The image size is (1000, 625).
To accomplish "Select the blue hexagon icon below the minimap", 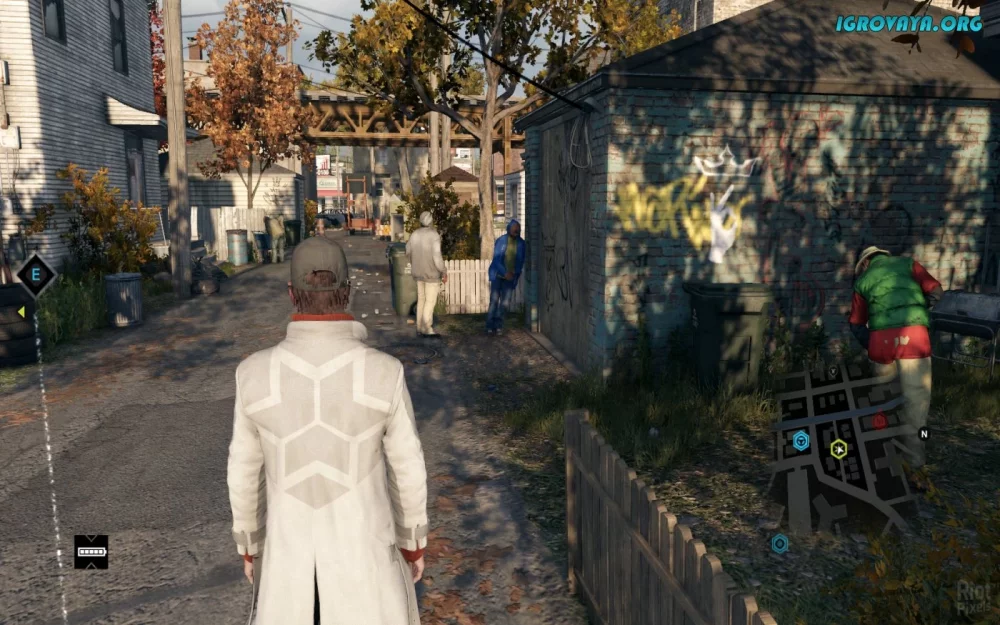I will pos(779,544).
